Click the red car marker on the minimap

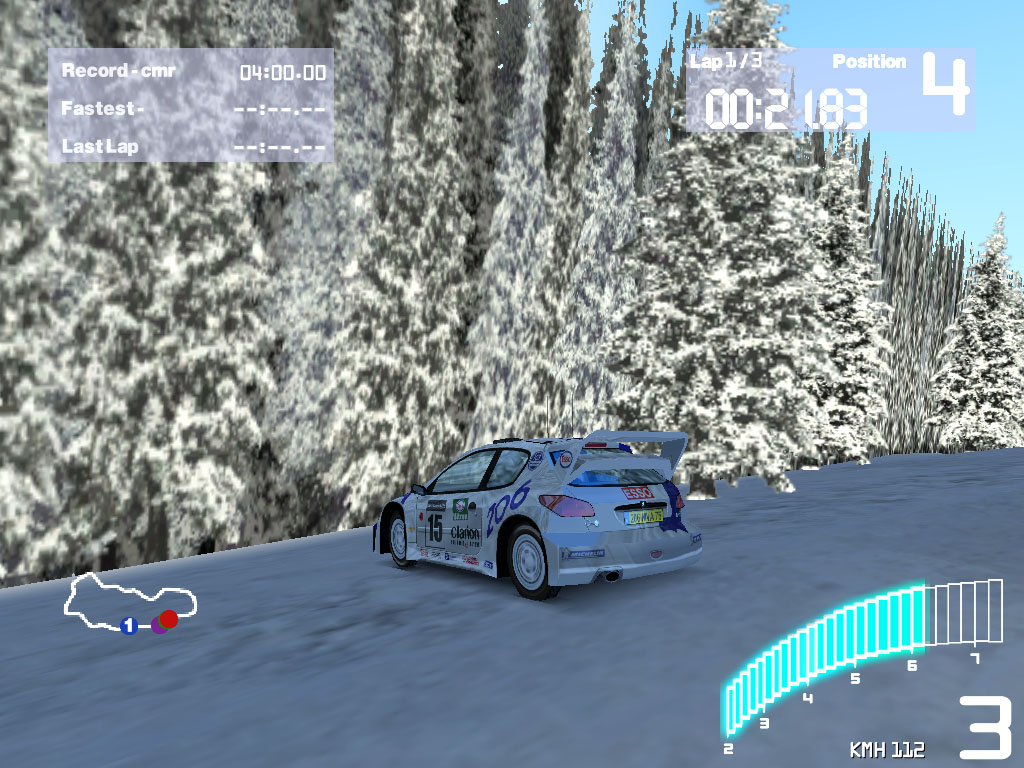pos(170,618)
